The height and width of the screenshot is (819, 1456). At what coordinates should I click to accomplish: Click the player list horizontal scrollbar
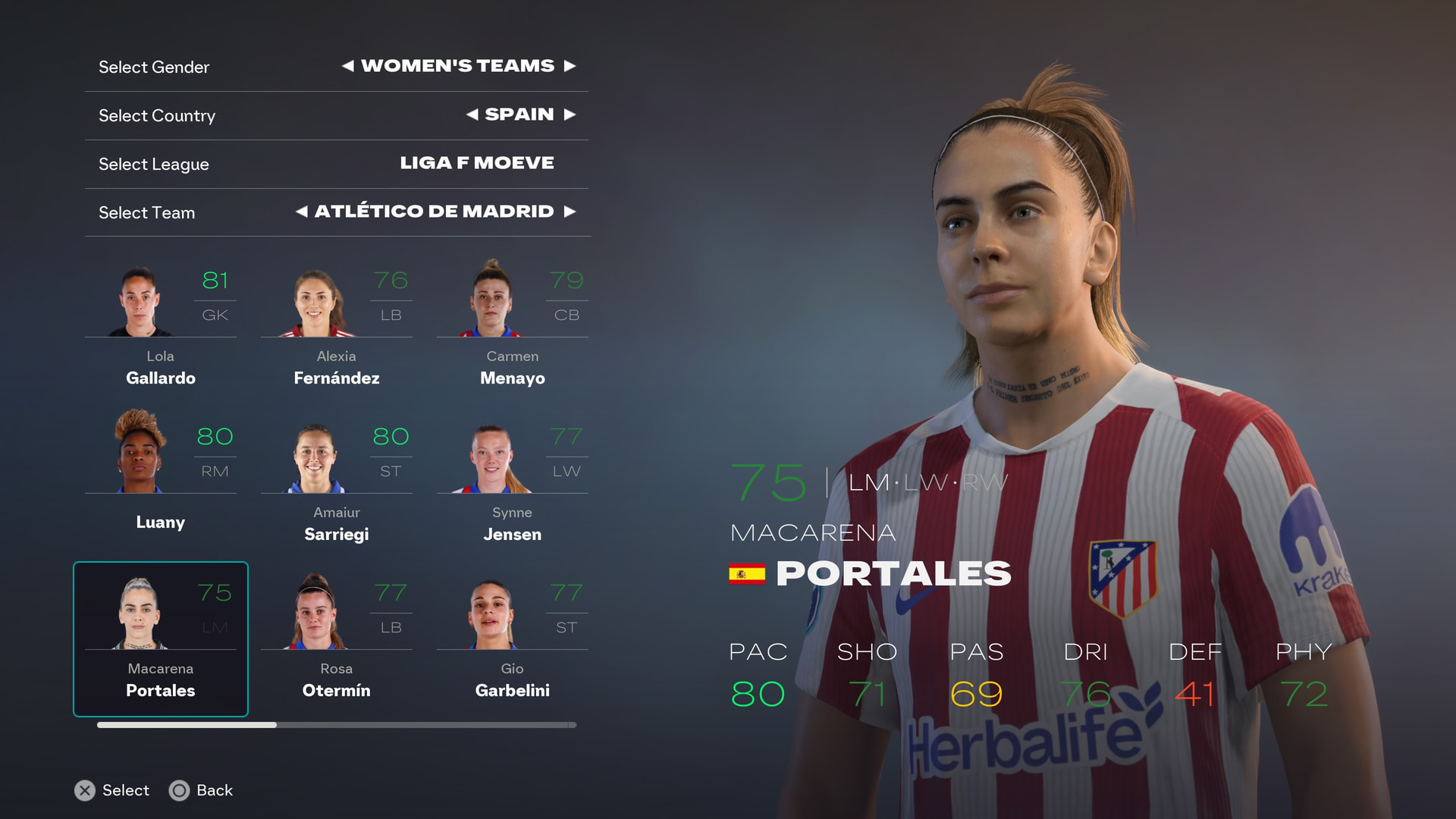coord(337,725)
